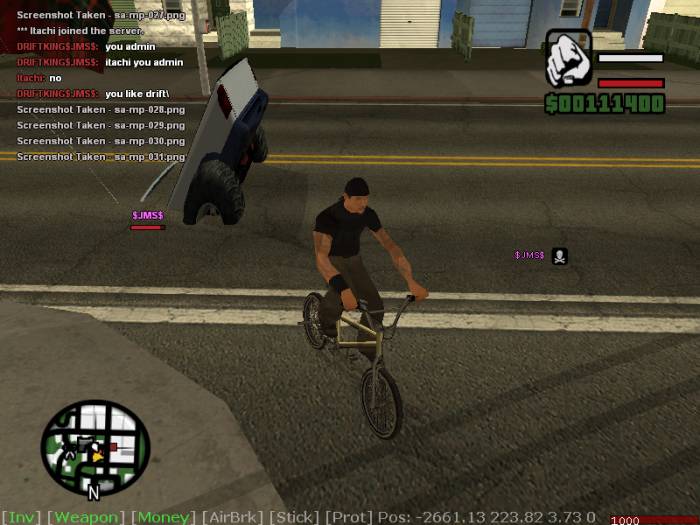Enable the [AirBrk] option
Image resolution: width=700 pixels, height=525 pixels.
click(234, 517)
